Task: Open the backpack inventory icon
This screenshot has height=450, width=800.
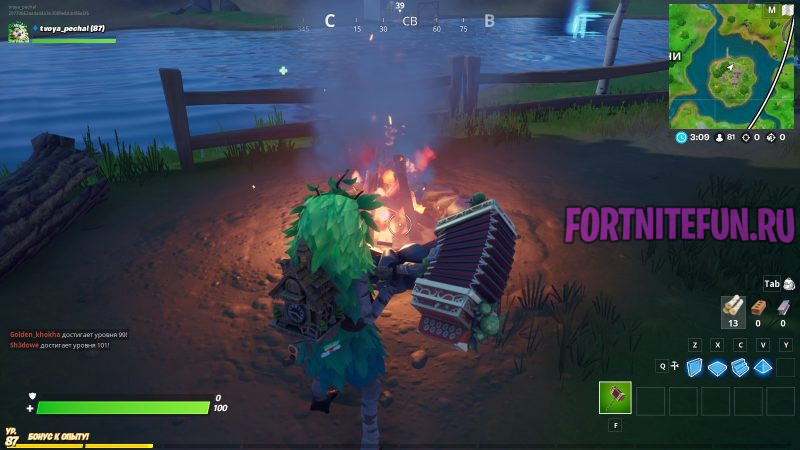Action: (x=789, y=284)
